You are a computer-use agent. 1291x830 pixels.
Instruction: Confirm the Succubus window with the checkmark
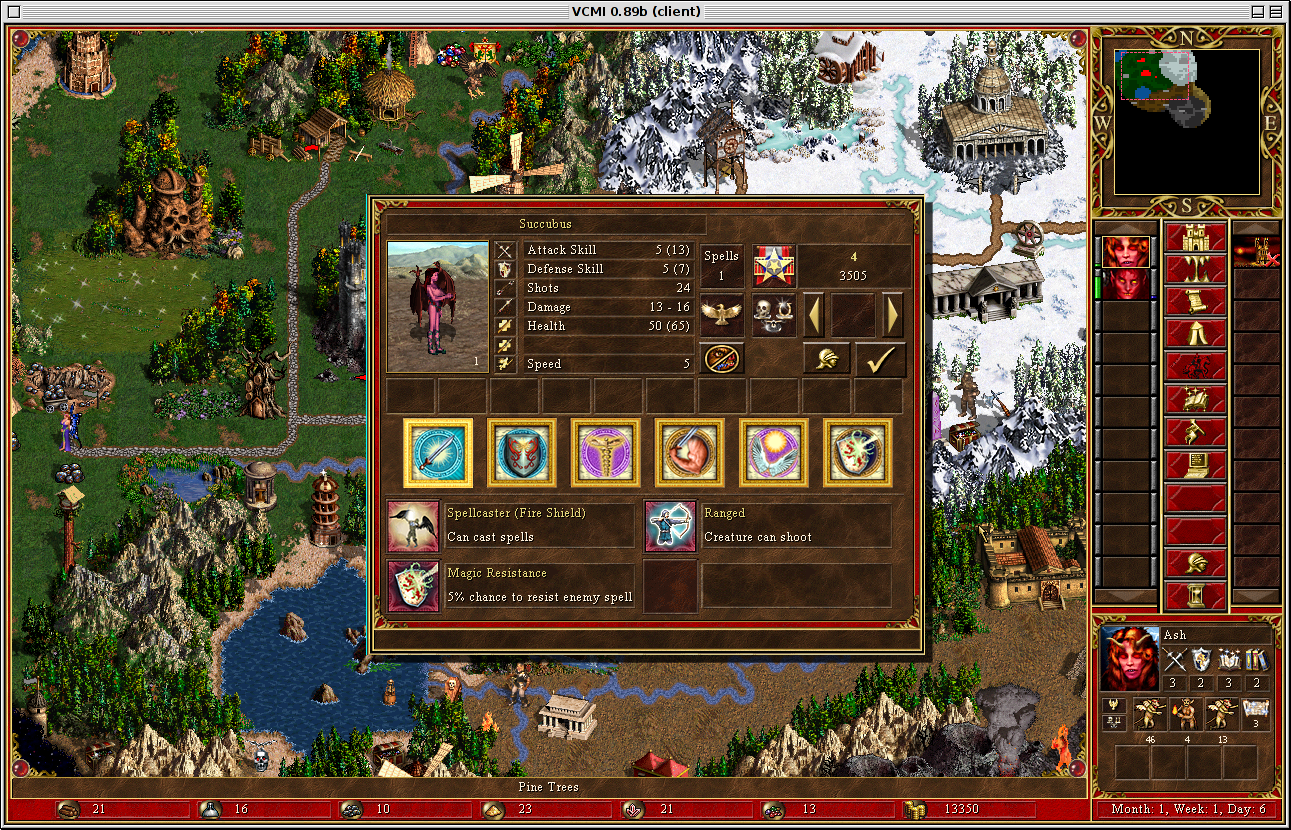click(880, 360)
